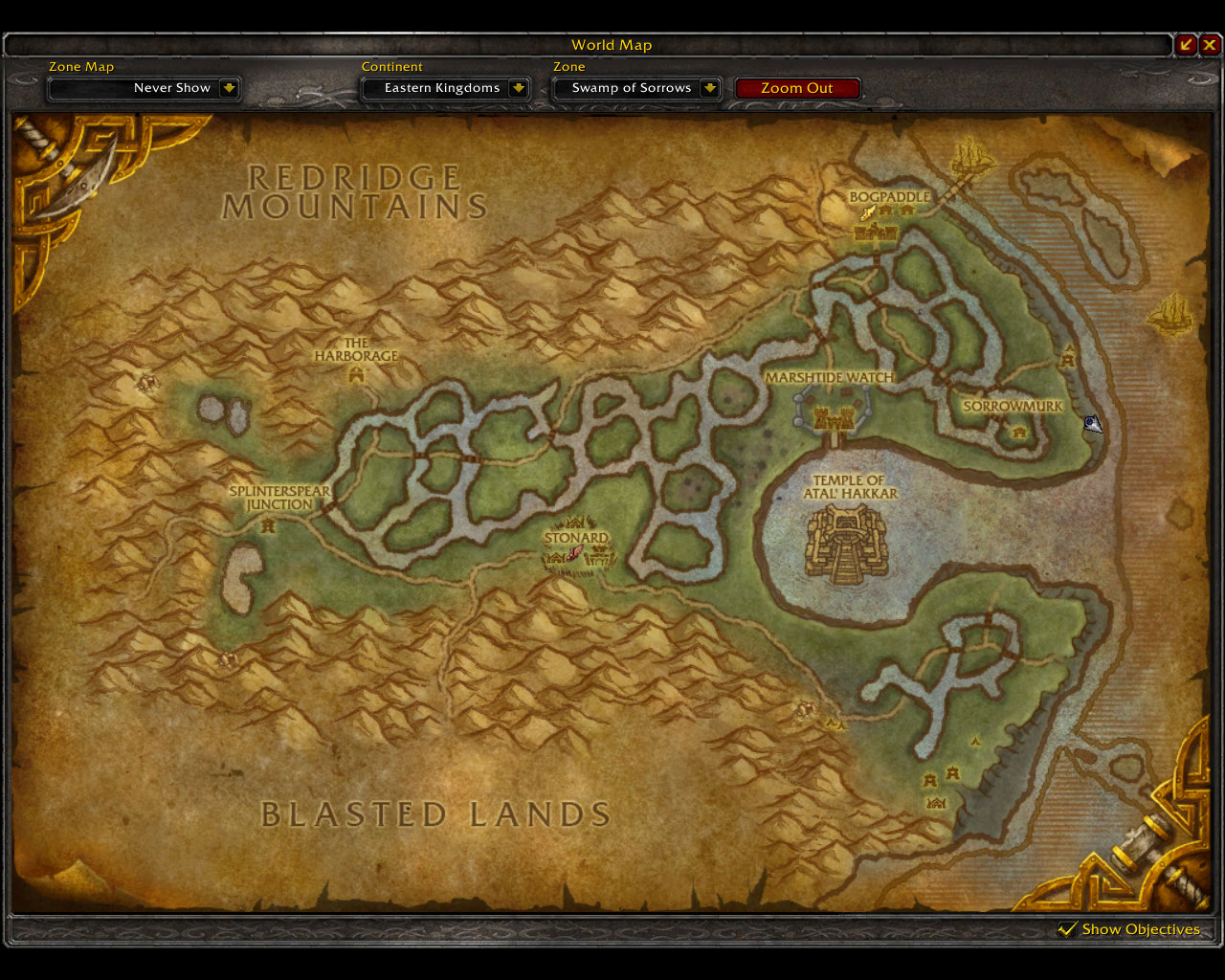Image resolution: width=1225 pixels, height=980 pixels.
Task: Select the Marshtide Watch marker
Action: 831,418
